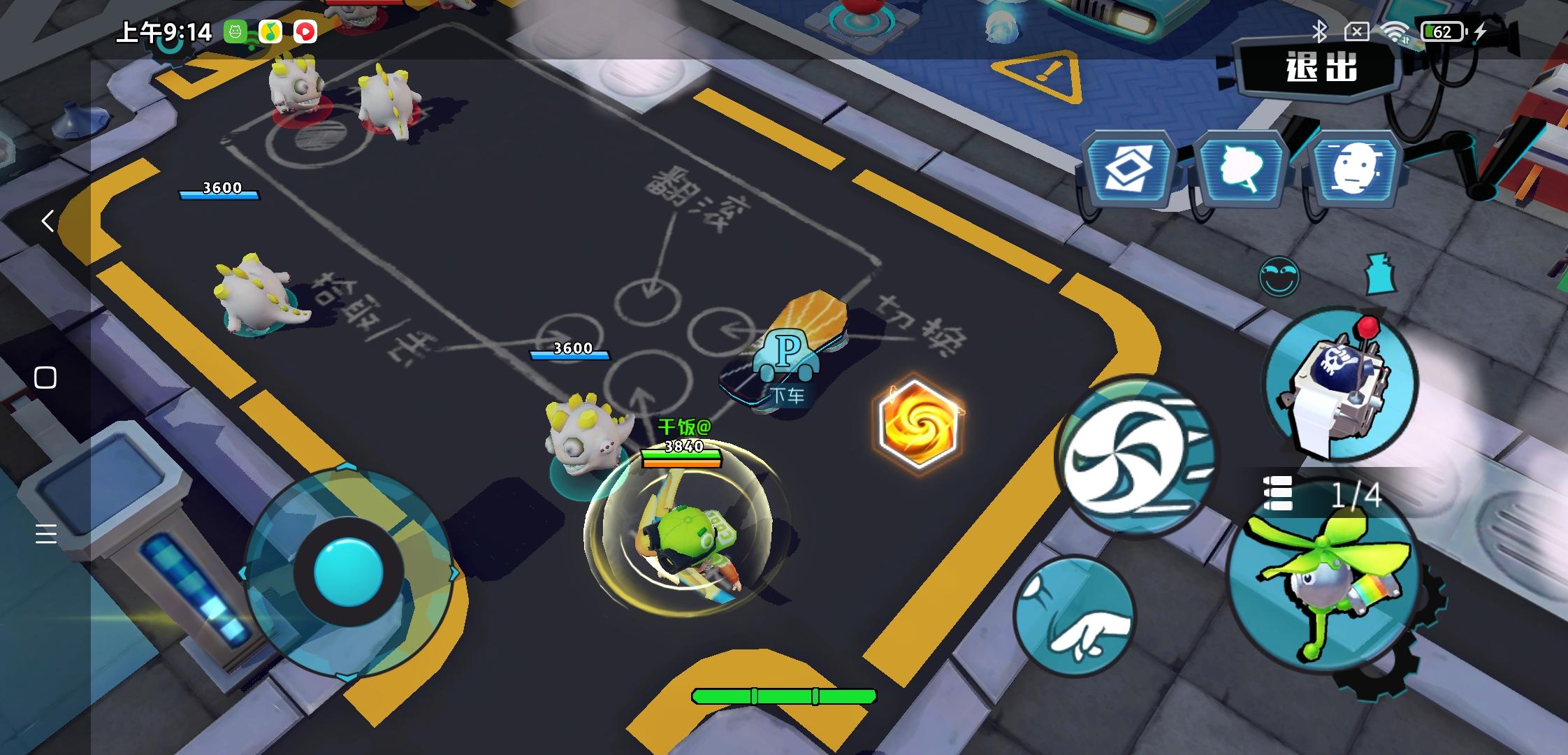The width and height of the screenshot is (1568, 755).
Task: Select the flower emote hologram panel
Action: pyautogui.click(x=1241, y=166)
